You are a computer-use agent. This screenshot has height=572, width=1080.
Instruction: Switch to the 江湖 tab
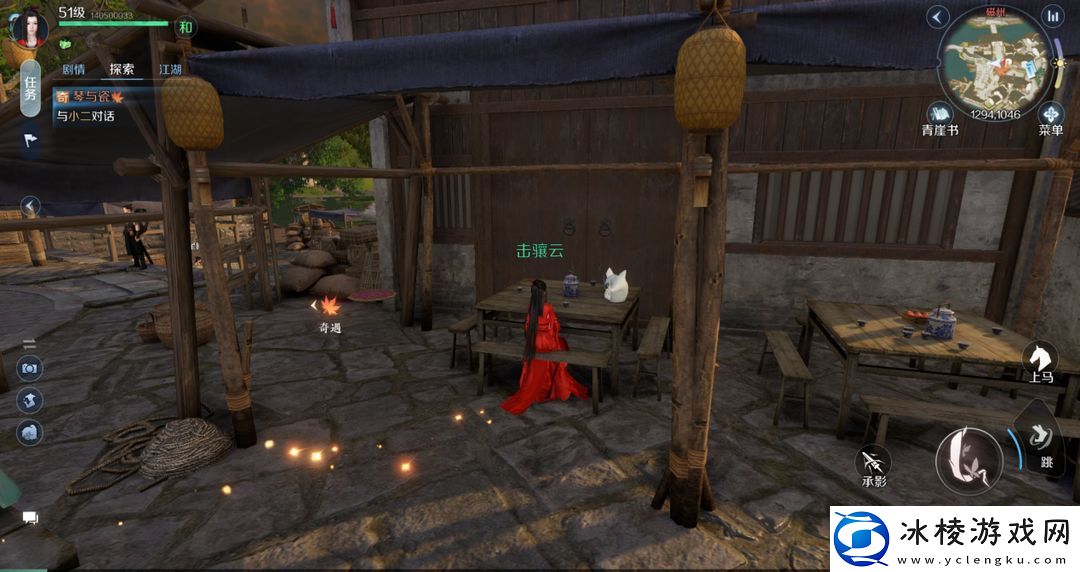(170, 70)
